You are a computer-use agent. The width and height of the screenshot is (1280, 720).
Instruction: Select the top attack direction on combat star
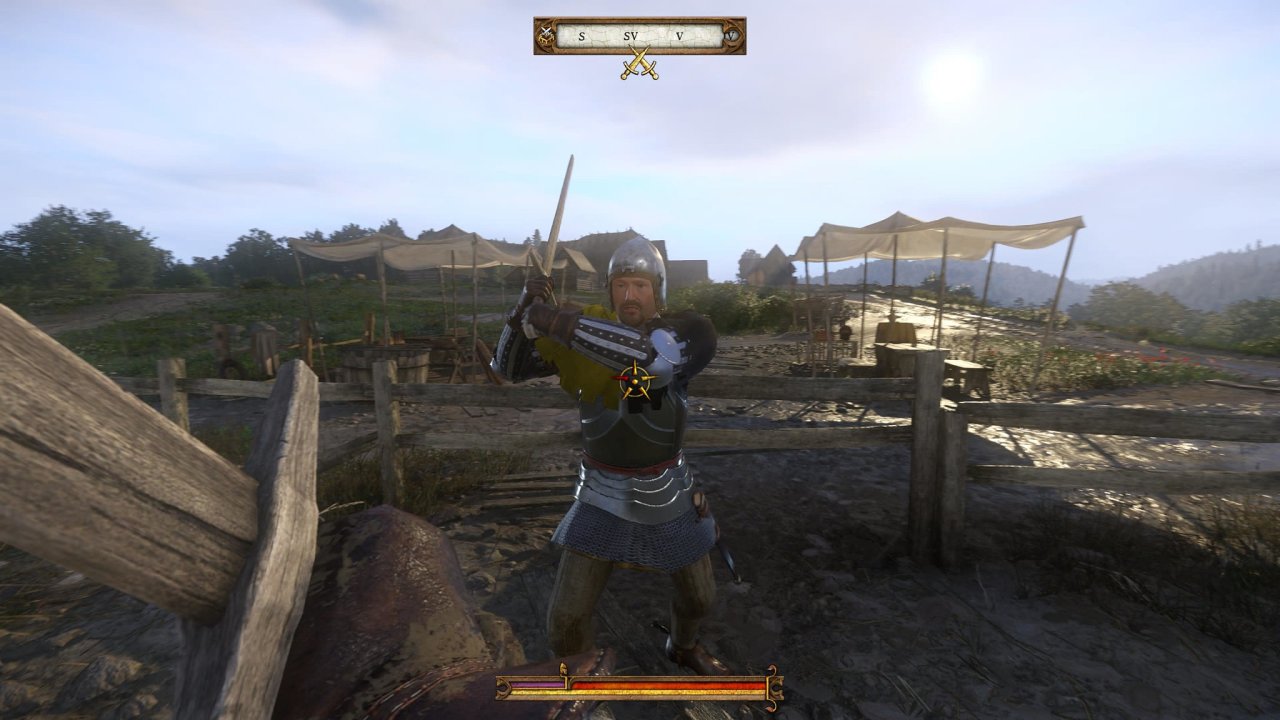(637, 363)
